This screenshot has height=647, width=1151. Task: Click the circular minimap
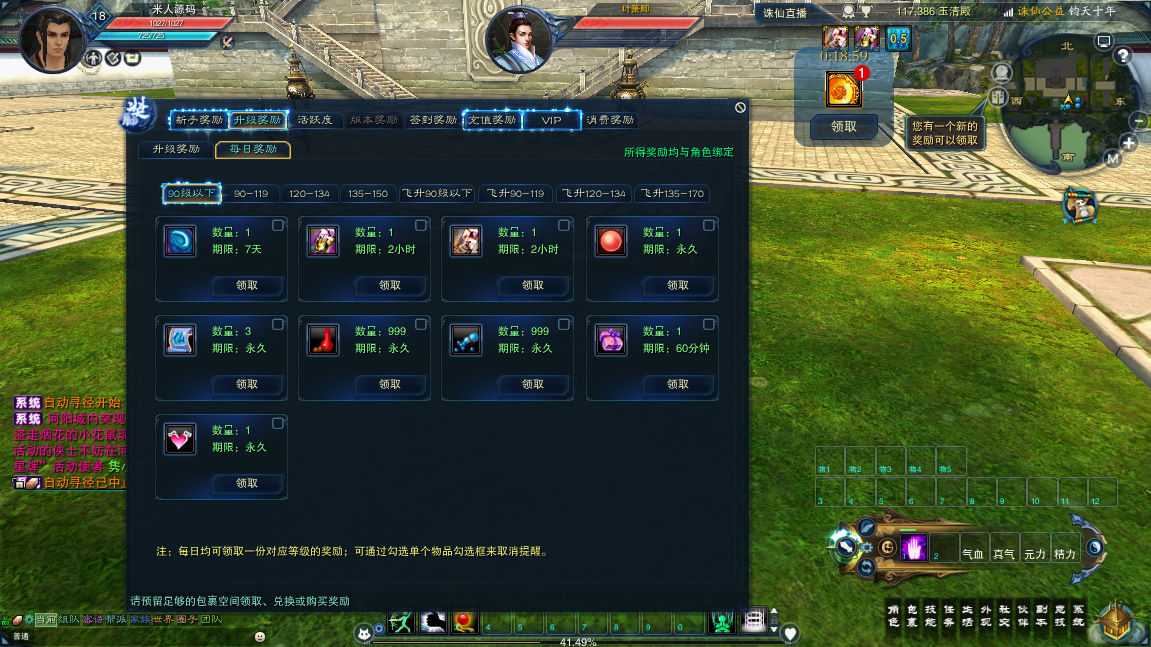click(x=1066, y=102)
